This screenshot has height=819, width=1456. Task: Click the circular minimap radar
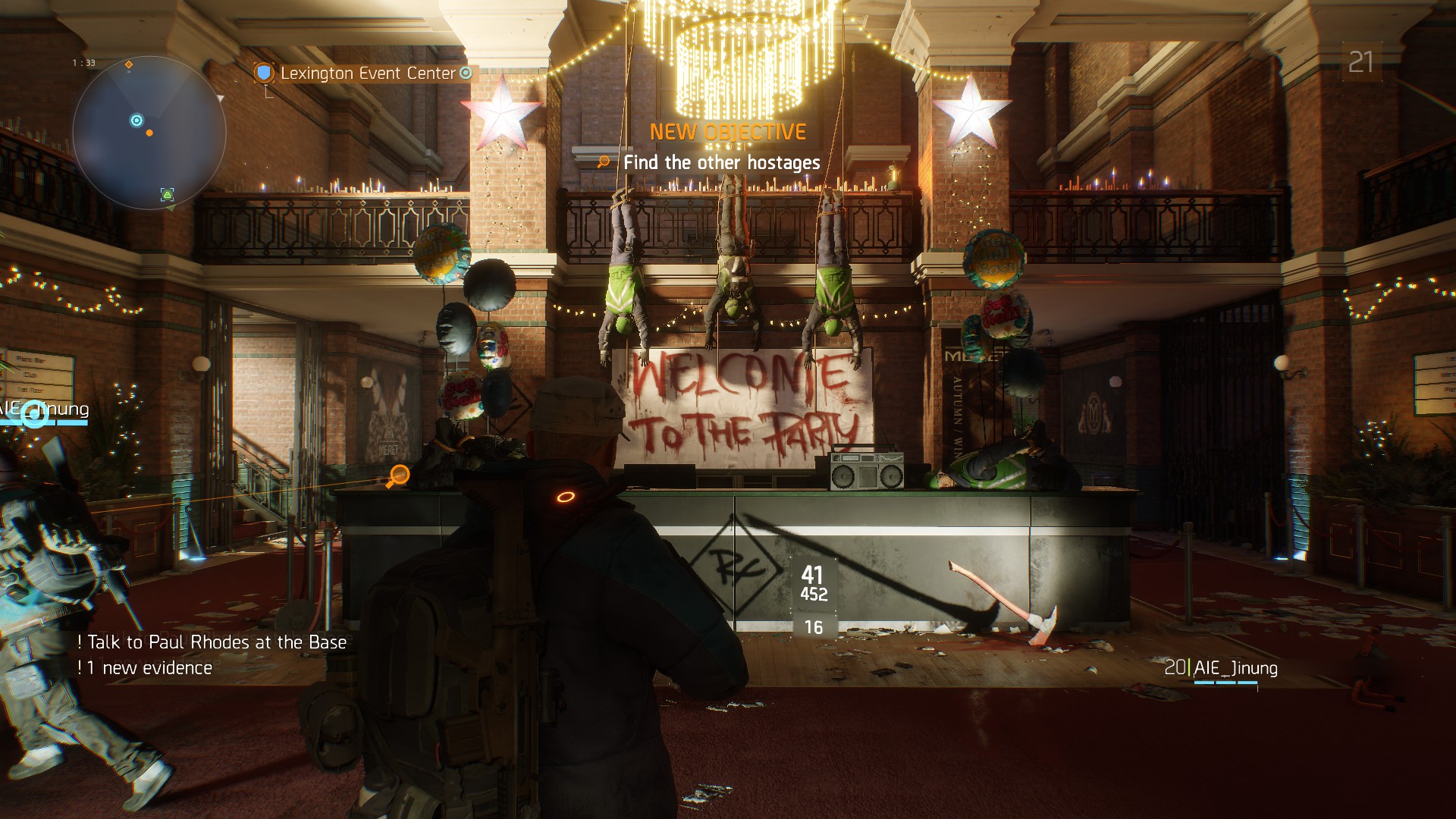tap(149, 133)
